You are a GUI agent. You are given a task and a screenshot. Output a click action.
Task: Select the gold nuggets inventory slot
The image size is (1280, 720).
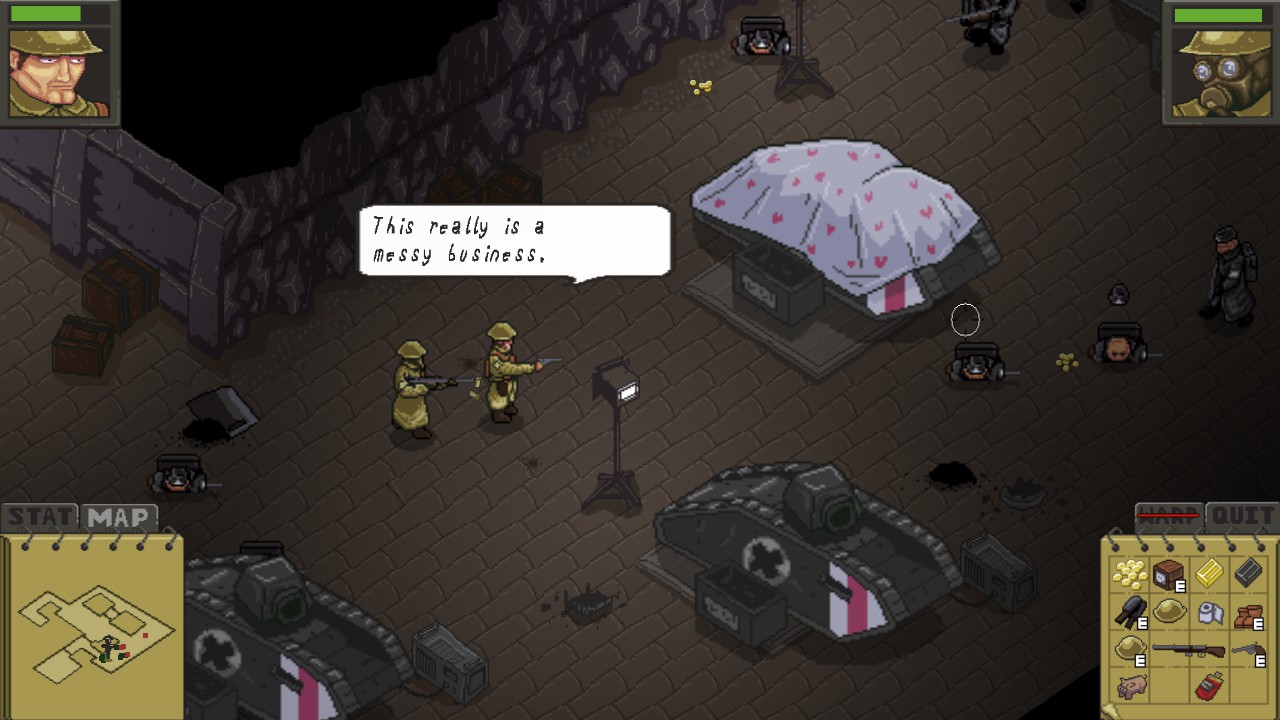coord(1130,574)
